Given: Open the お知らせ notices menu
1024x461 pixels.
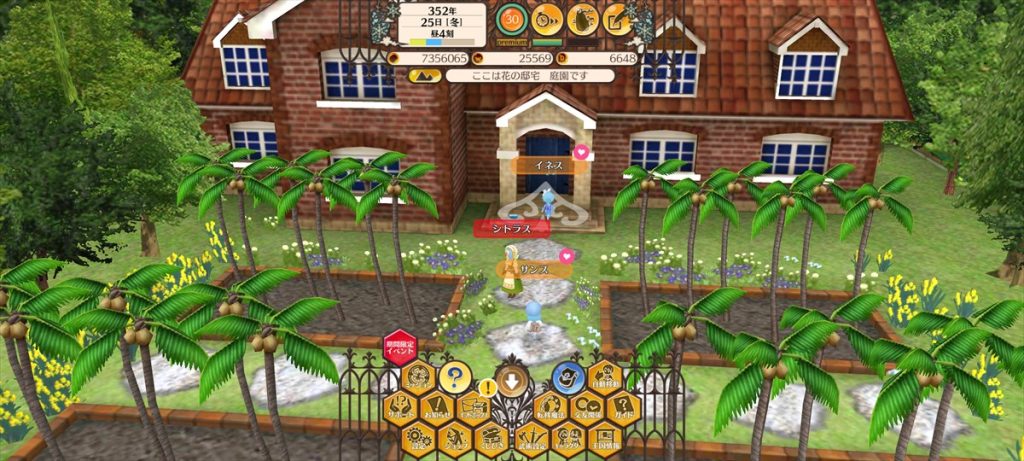Looking at the screenshot, I should point(436,408).
